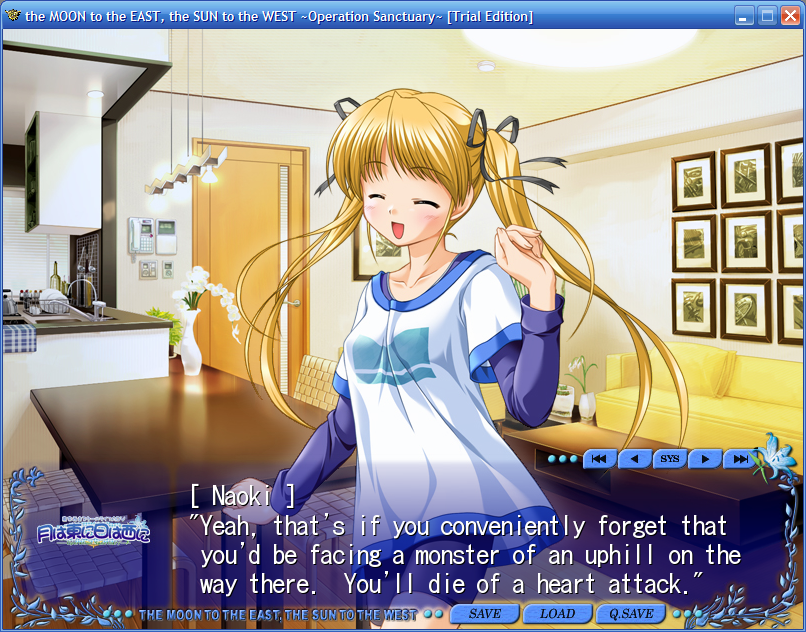The width and height of the screenshot is (806, 632).
Task: Advance with the single right arrow button
Action: point(704,459)
